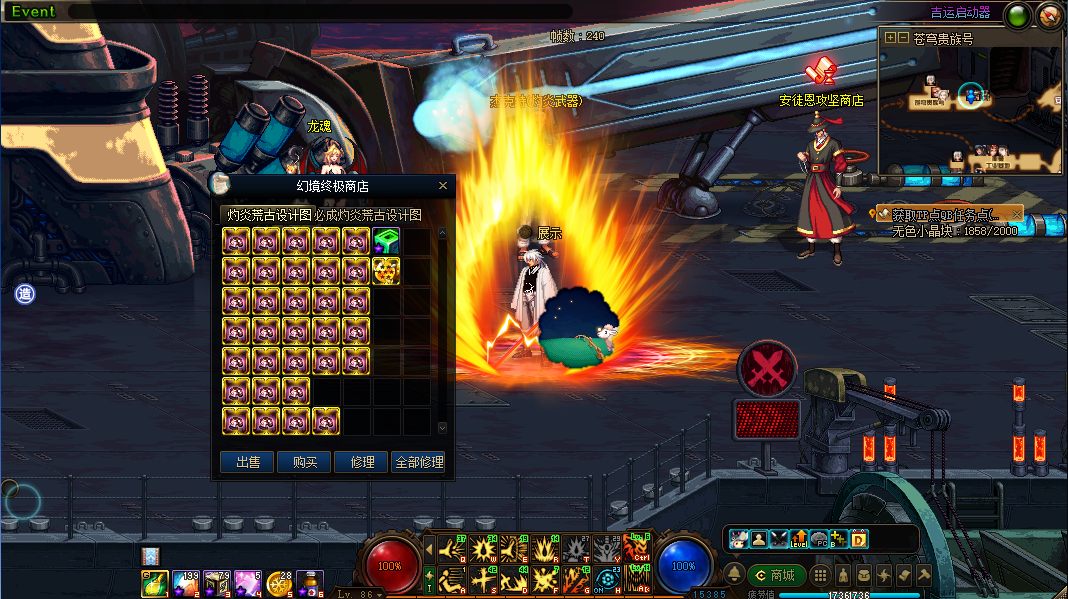Image resolution: width=1068 pixels, height=599 pixels.
Task: Dismiss the quest tracker notification with its X
Action: (1016, 214)
